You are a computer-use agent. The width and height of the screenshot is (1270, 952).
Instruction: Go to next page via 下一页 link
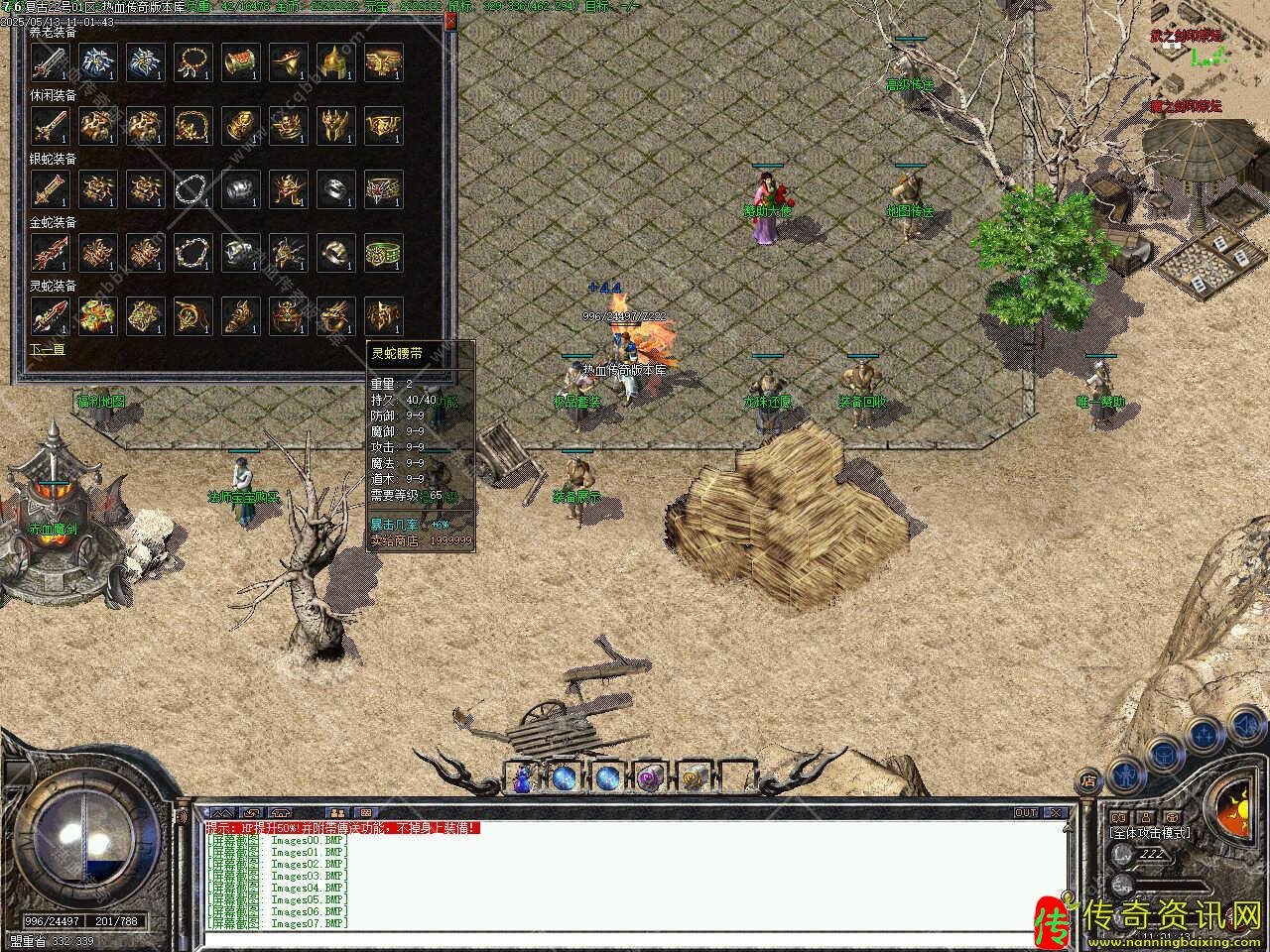tap(47, 349)
